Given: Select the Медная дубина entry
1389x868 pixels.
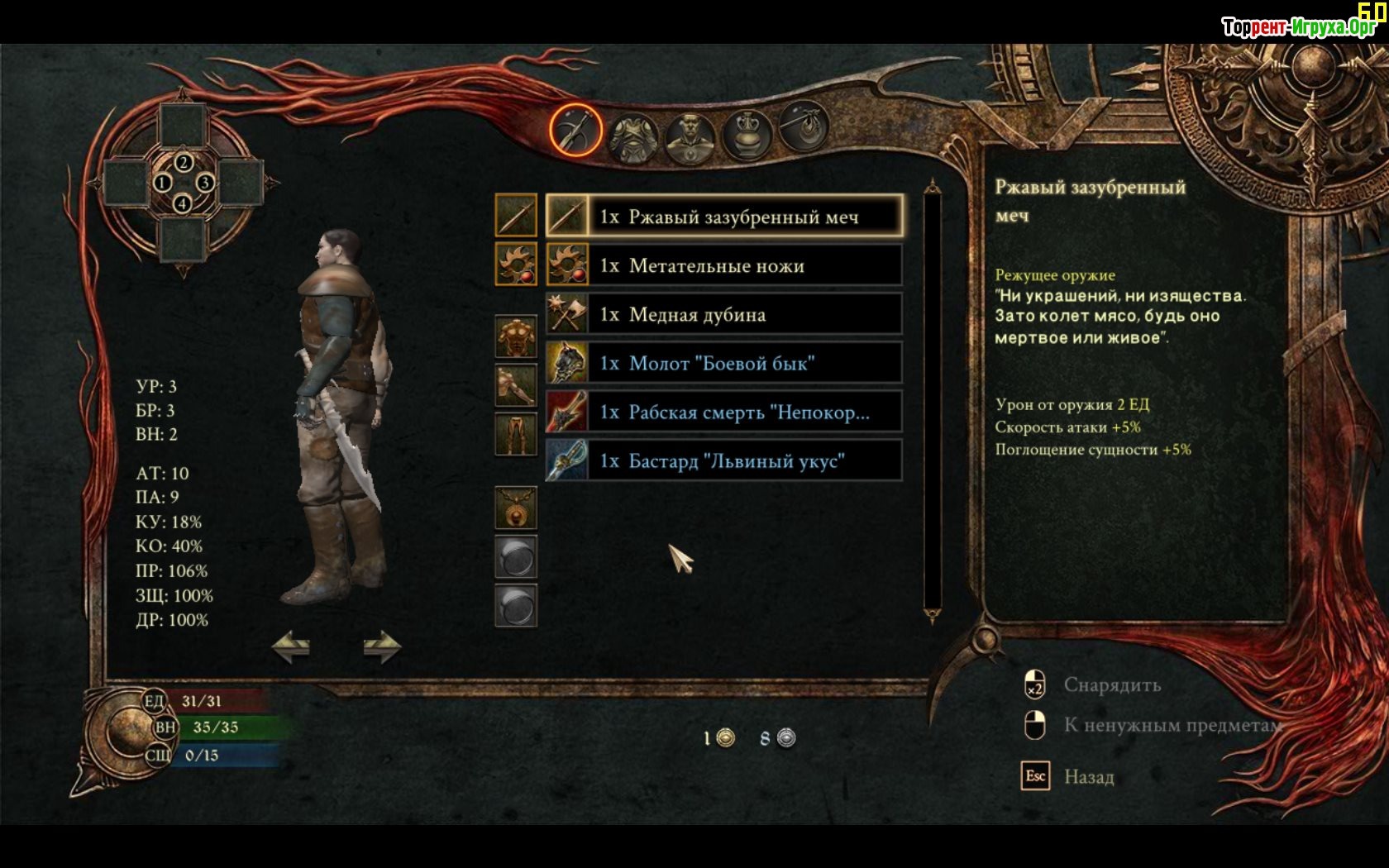Looking at the screenshot, I should coord(724,314).
